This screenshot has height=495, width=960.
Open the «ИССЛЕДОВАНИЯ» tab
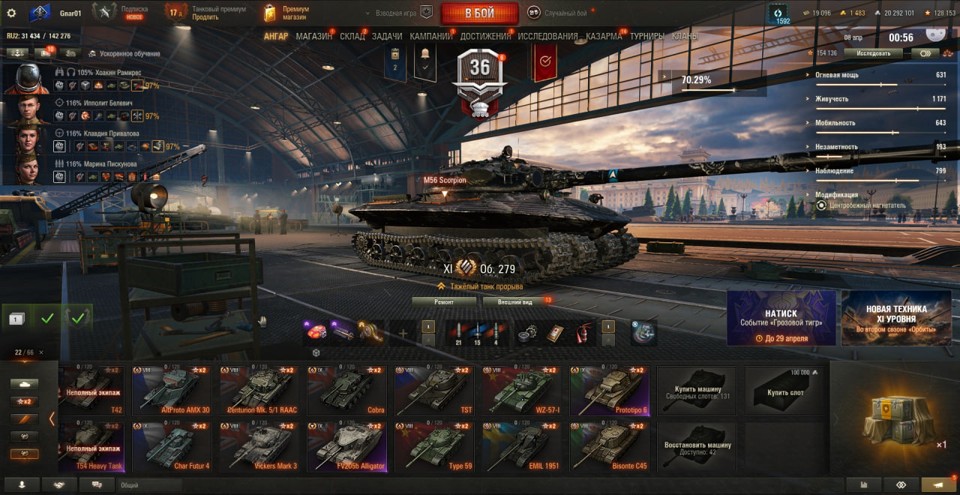coord(547,36)
